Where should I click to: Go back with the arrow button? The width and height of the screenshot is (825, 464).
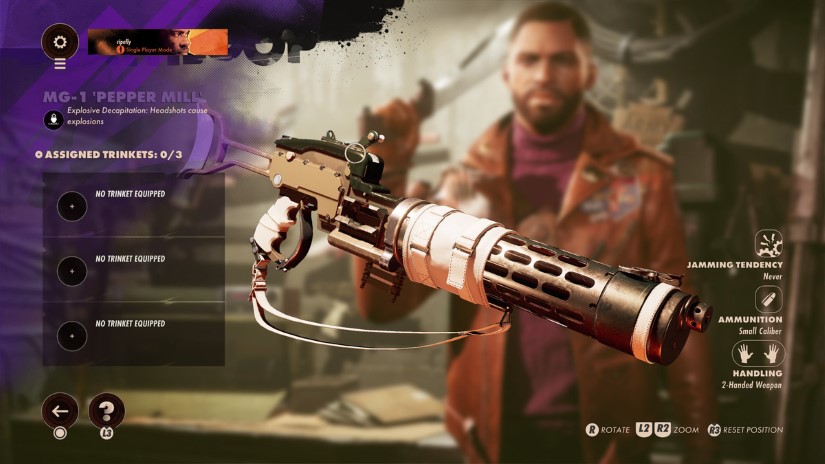(60, 410)
